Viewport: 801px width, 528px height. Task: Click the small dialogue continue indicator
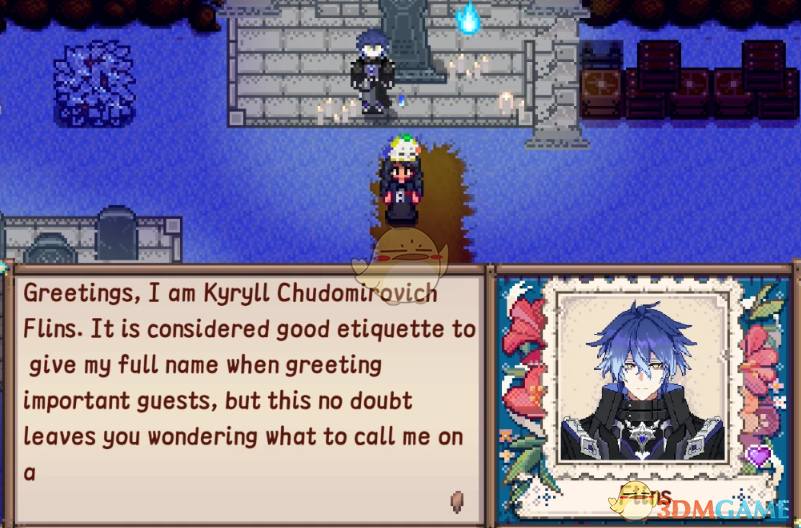[457, 498]
